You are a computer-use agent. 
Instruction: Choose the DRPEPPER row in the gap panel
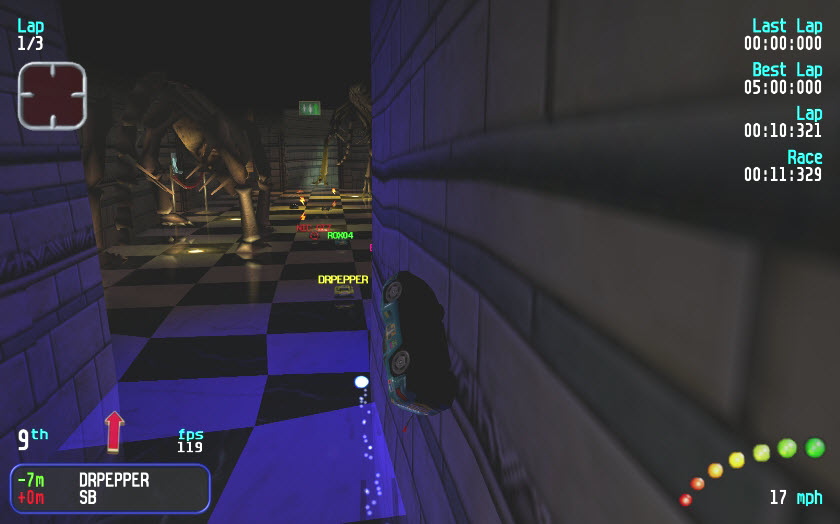point(110,480)
